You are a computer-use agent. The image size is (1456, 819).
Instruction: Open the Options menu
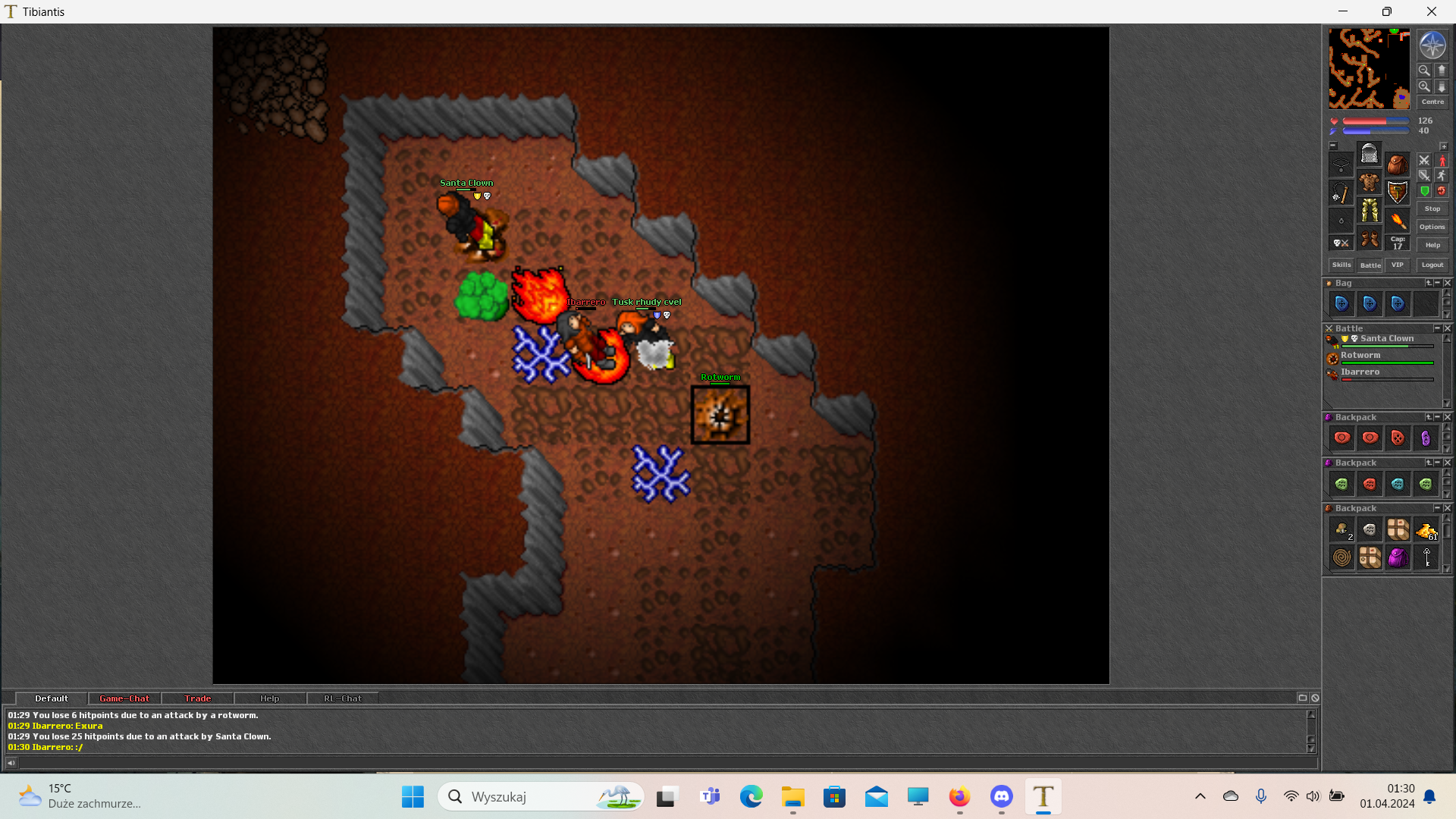(1432, 226)
